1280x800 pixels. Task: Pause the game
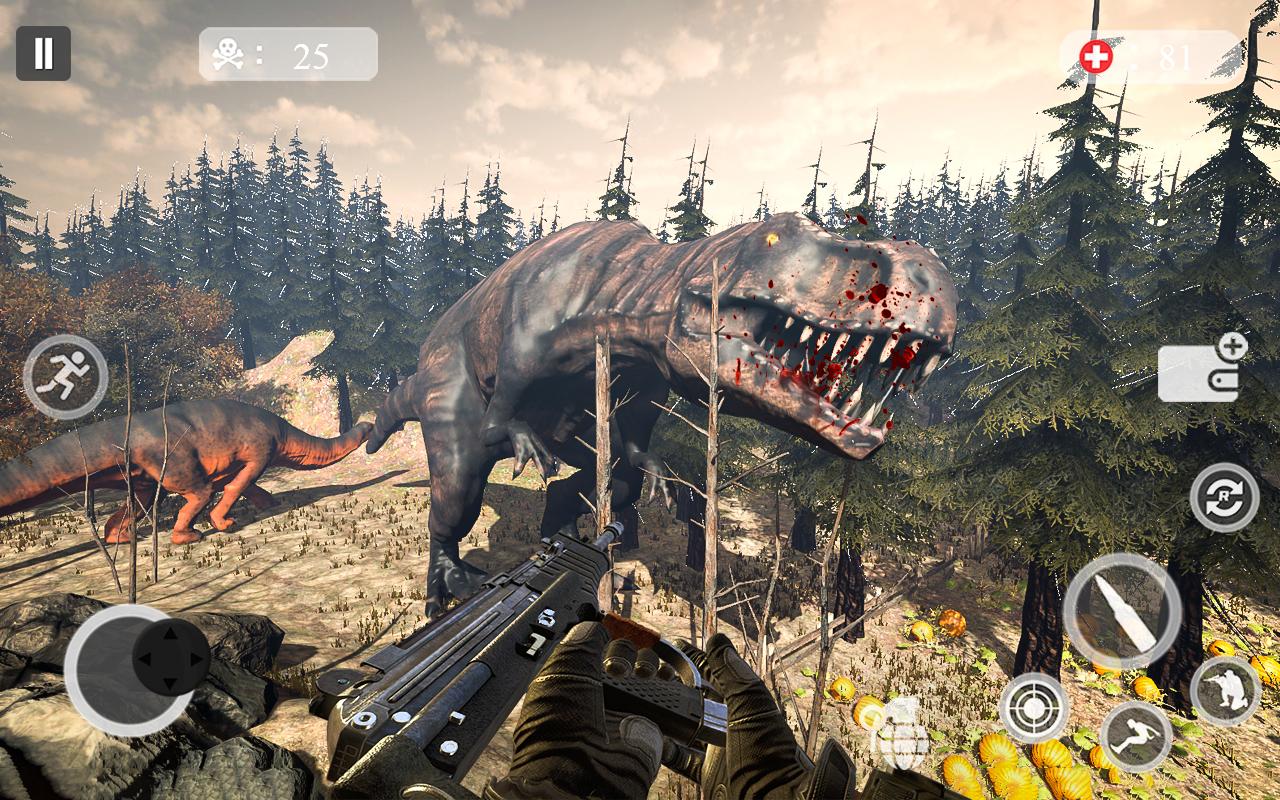point(43,53)
